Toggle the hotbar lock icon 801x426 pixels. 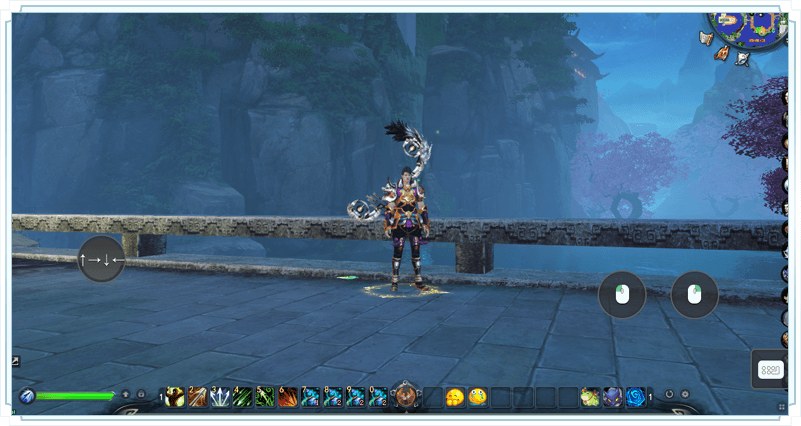(141, 395)
